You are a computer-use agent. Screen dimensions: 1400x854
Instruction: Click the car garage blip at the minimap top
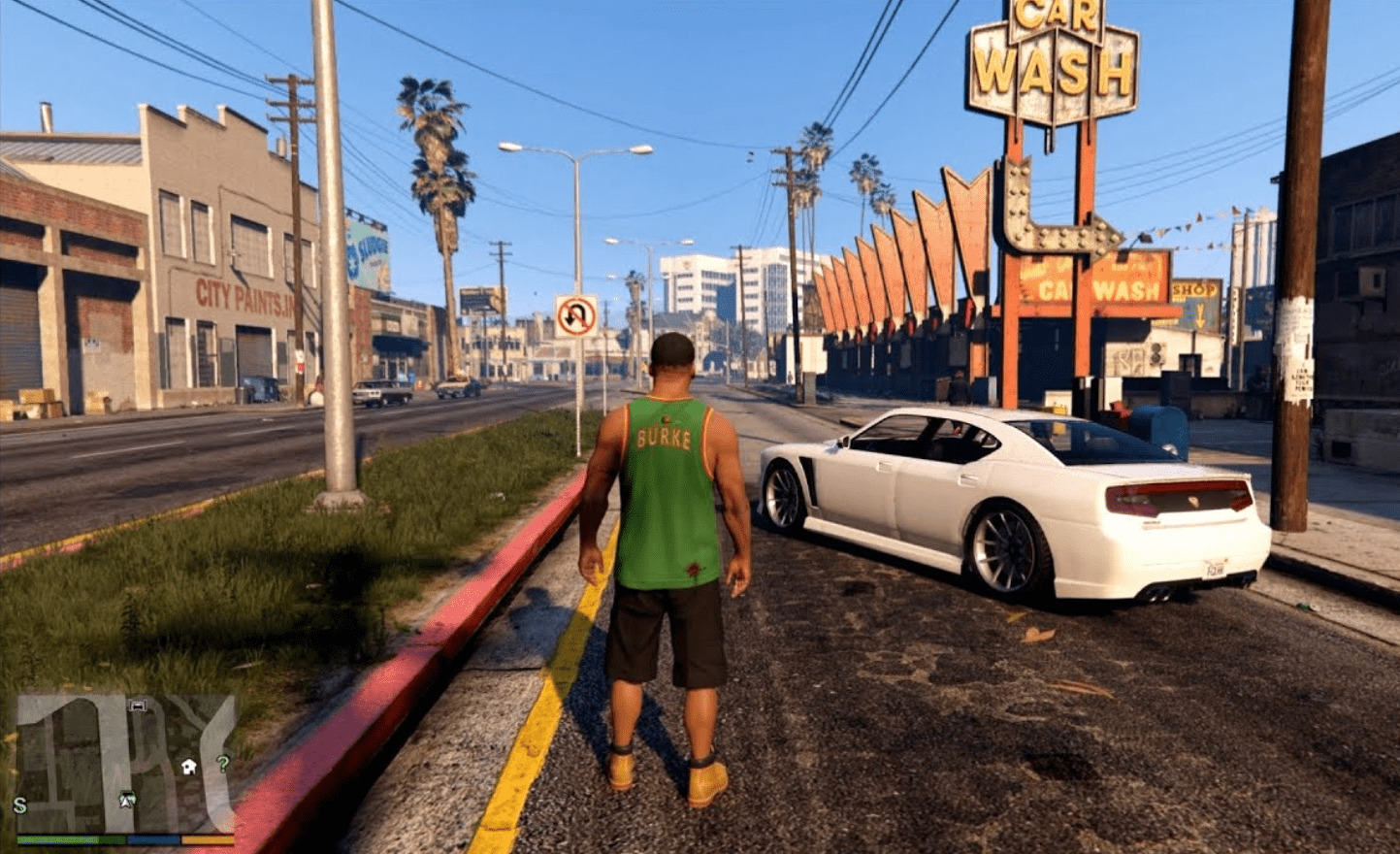137,706
